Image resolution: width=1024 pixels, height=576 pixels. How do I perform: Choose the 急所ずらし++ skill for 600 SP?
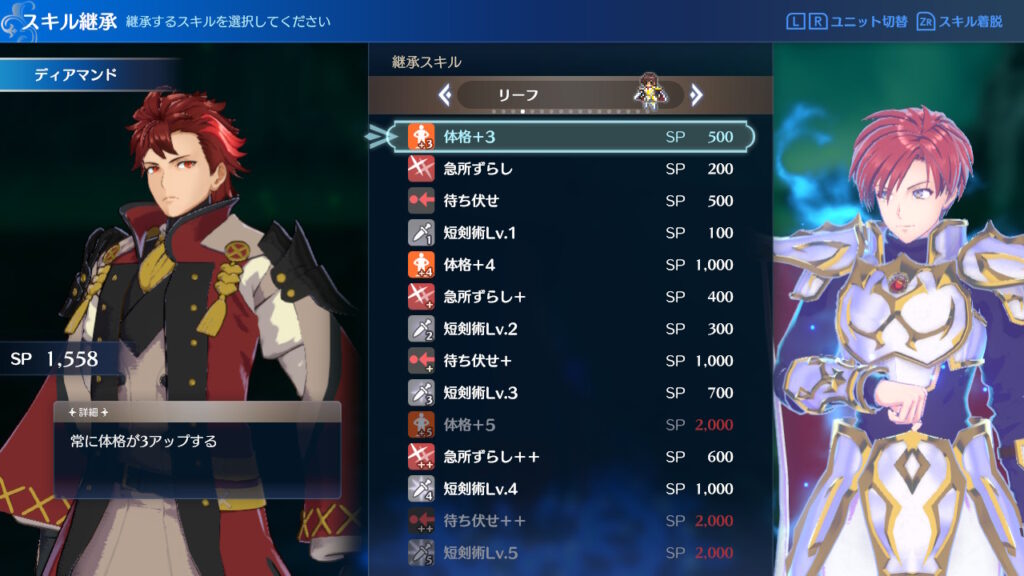[570, 457]
